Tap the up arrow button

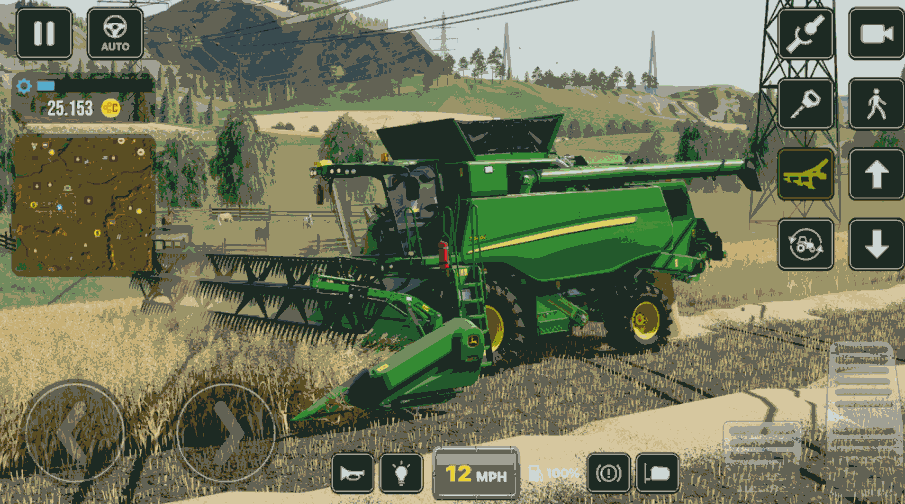pyautogui.click(x=876, y=174)
